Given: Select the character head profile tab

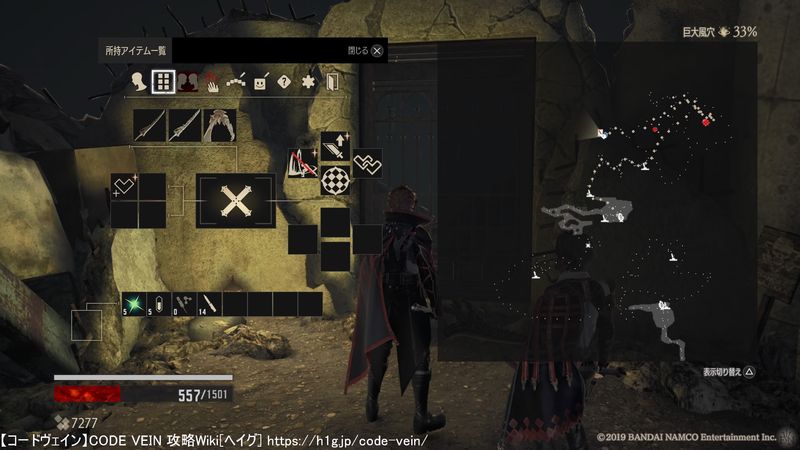Looking at the screenshot, I should (136, 83).
